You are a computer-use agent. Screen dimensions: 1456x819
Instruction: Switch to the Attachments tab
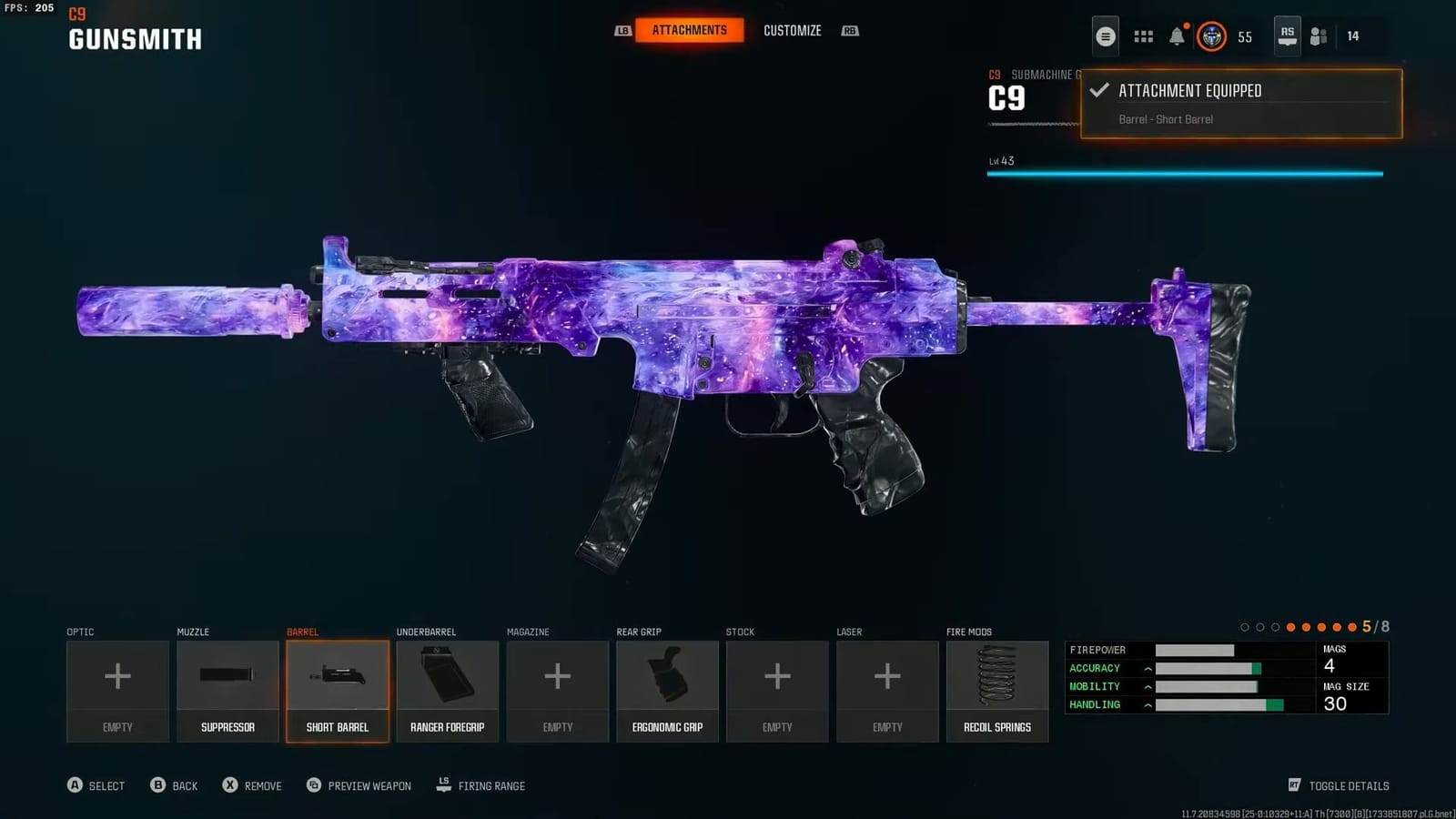688,30
